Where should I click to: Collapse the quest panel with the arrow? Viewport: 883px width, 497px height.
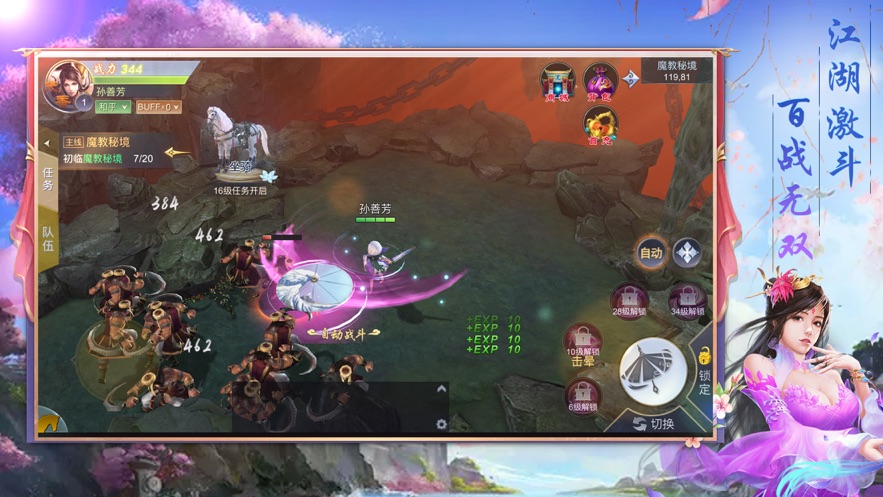tap(47, 144)
